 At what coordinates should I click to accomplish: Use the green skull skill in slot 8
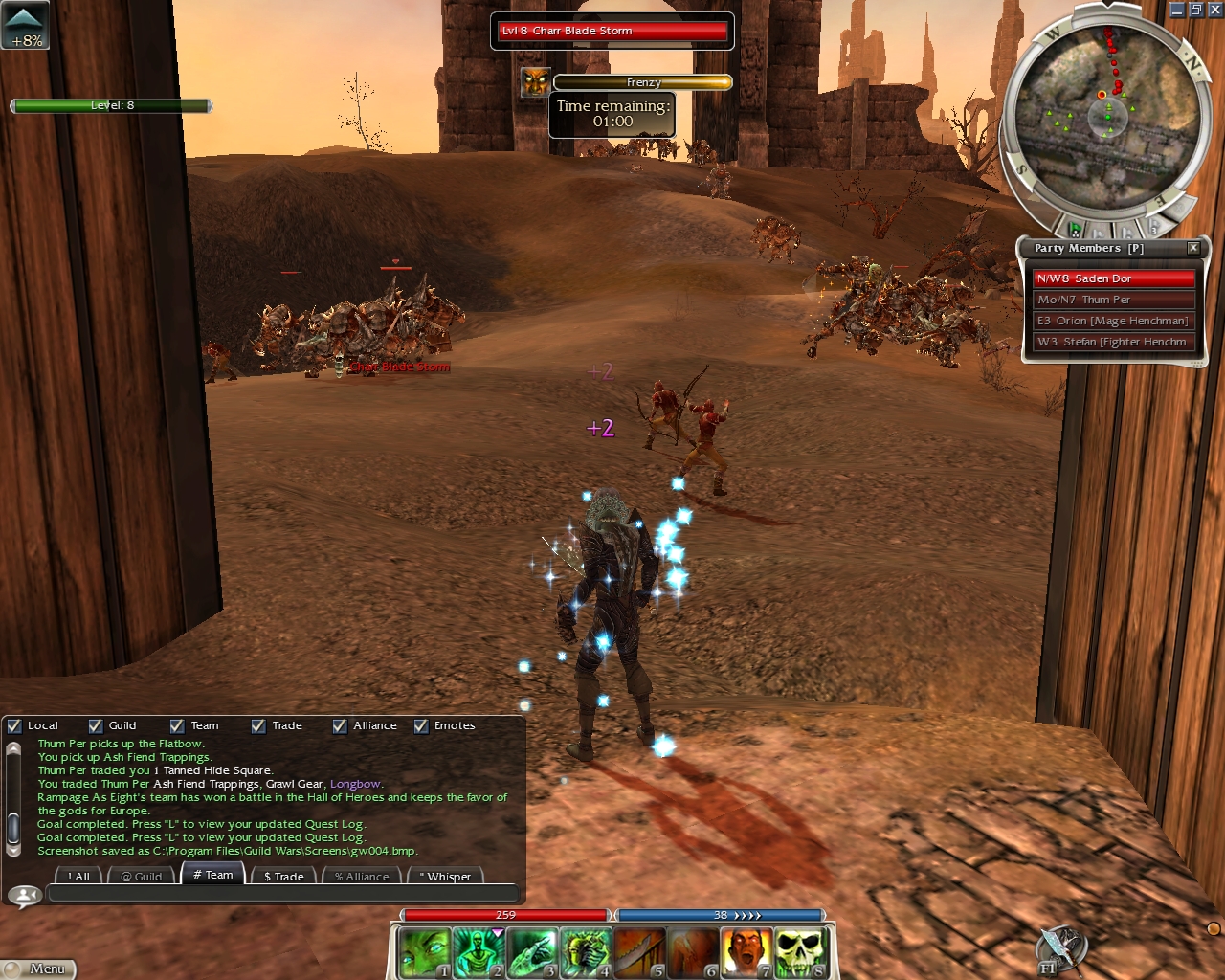pyautogui.click(x=800, y=952)
